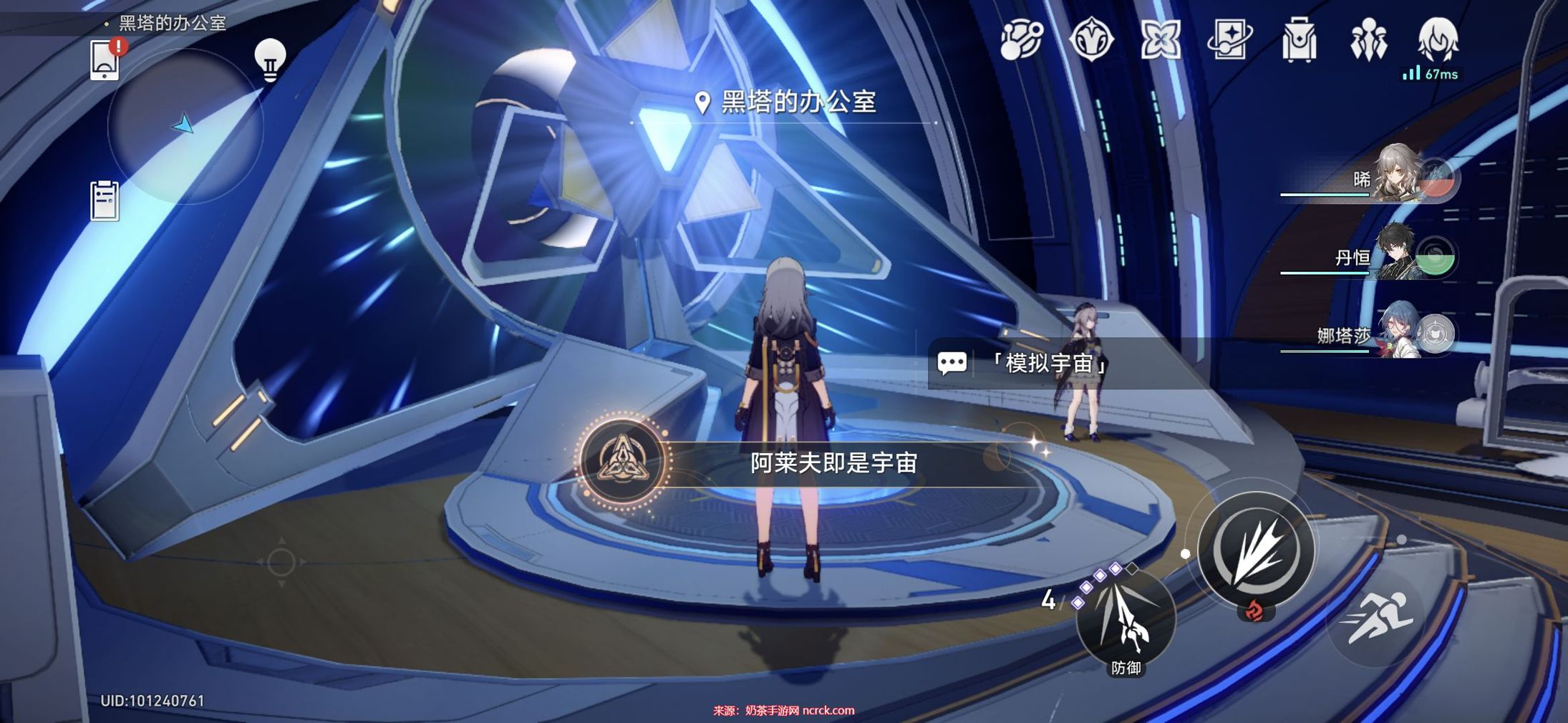Select the 「模拟宇宙」 dialogue prompt
1568x723 pixels.
[x=1050, y=364]
